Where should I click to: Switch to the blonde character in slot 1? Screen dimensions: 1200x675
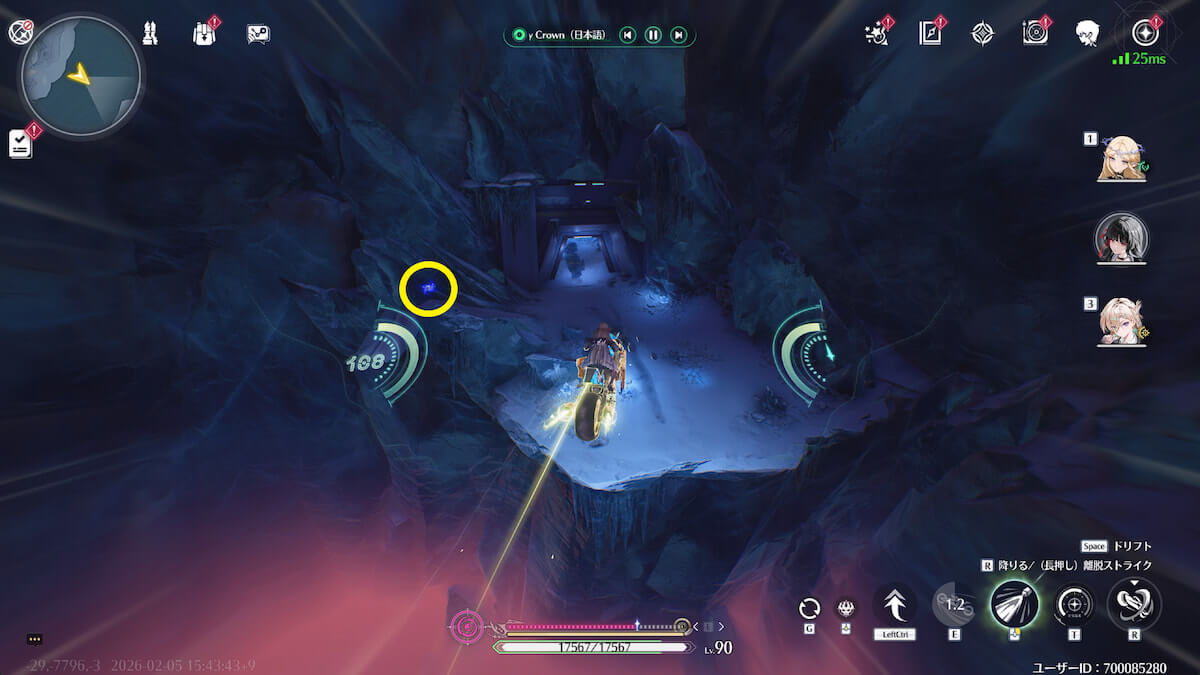coord(1121,159)
